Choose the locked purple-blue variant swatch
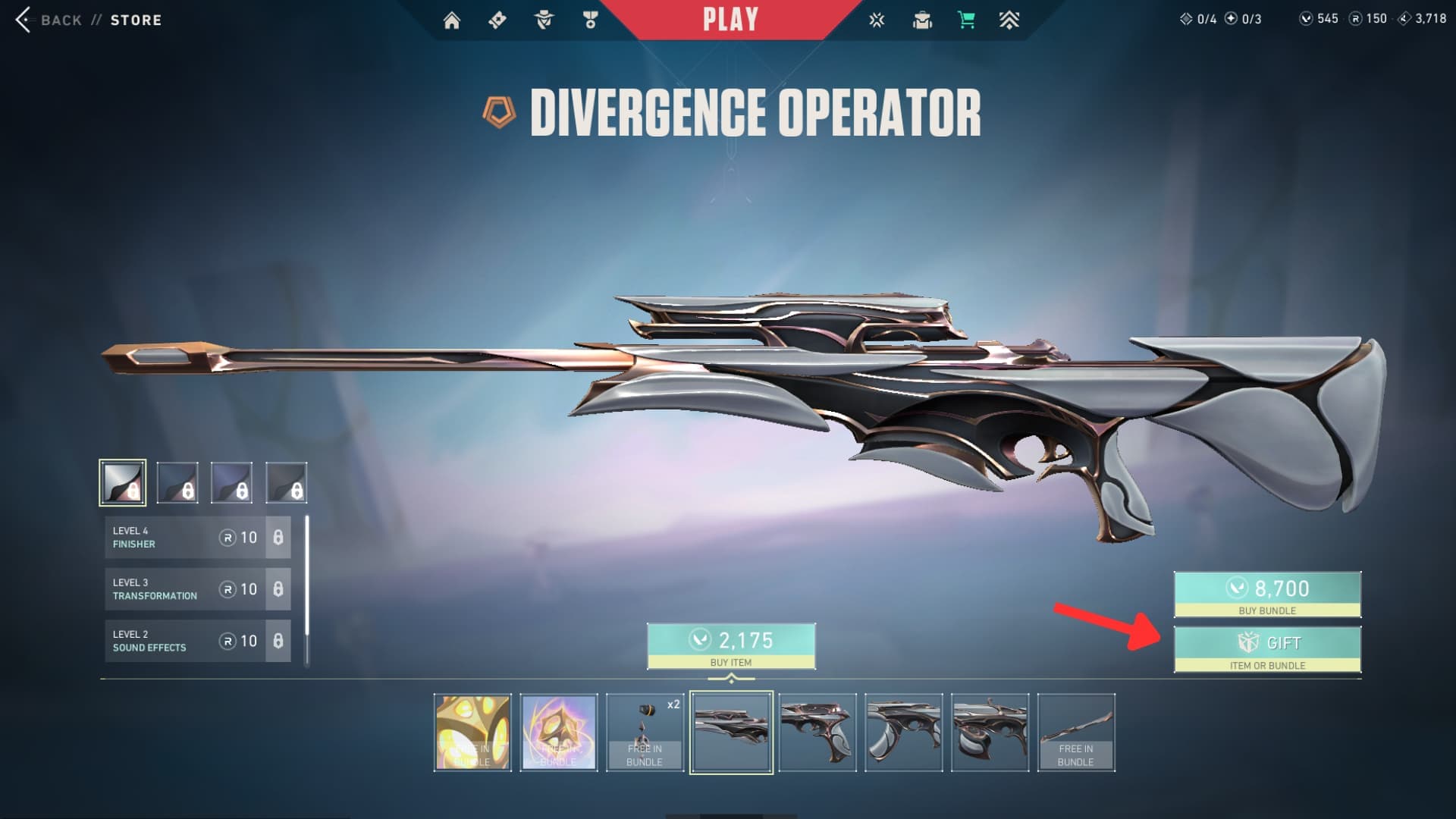Screen dimensions: 1456x819 [231, 483]
